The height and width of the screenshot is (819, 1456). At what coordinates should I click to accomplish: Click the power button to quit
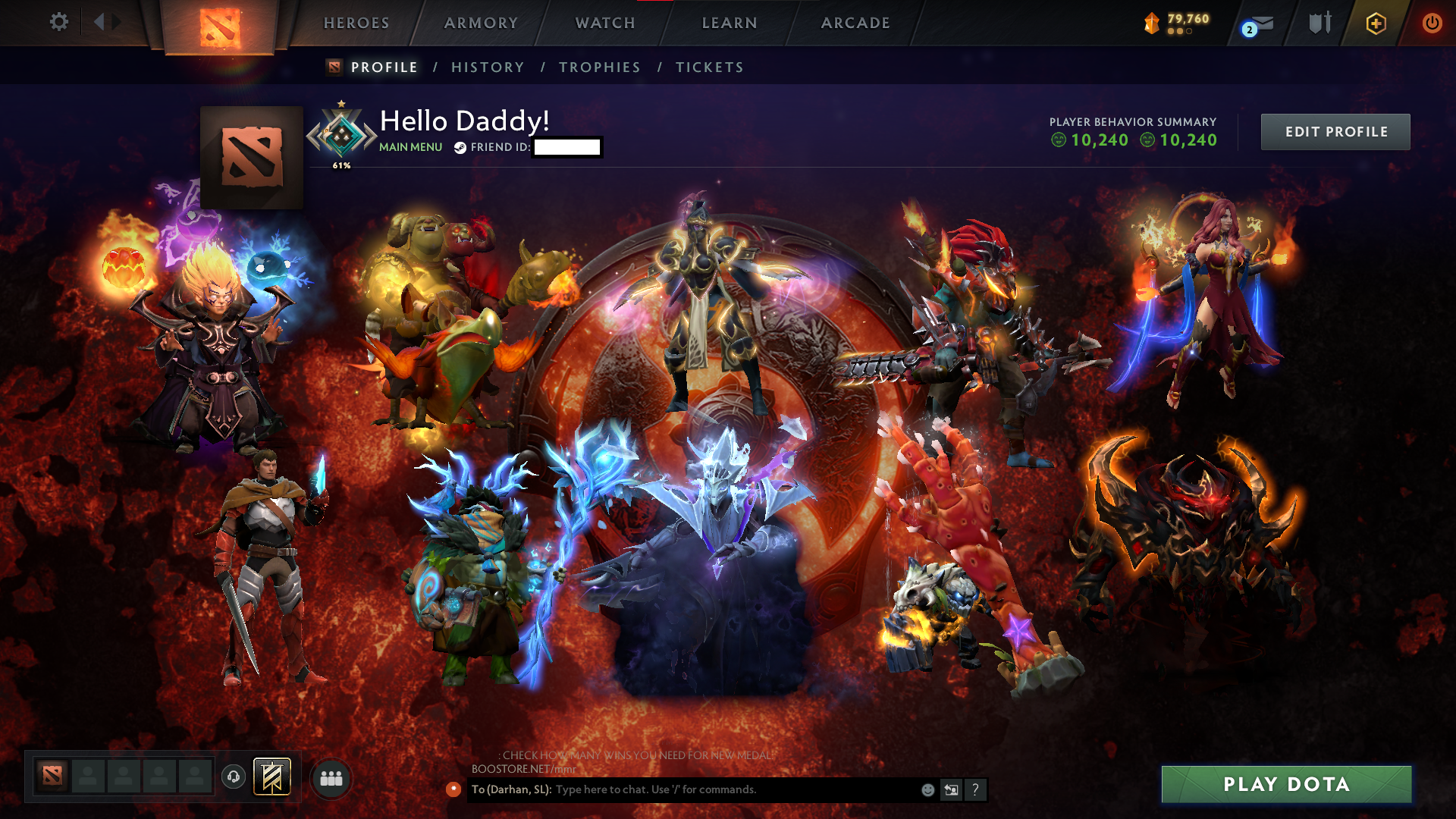1432,23
